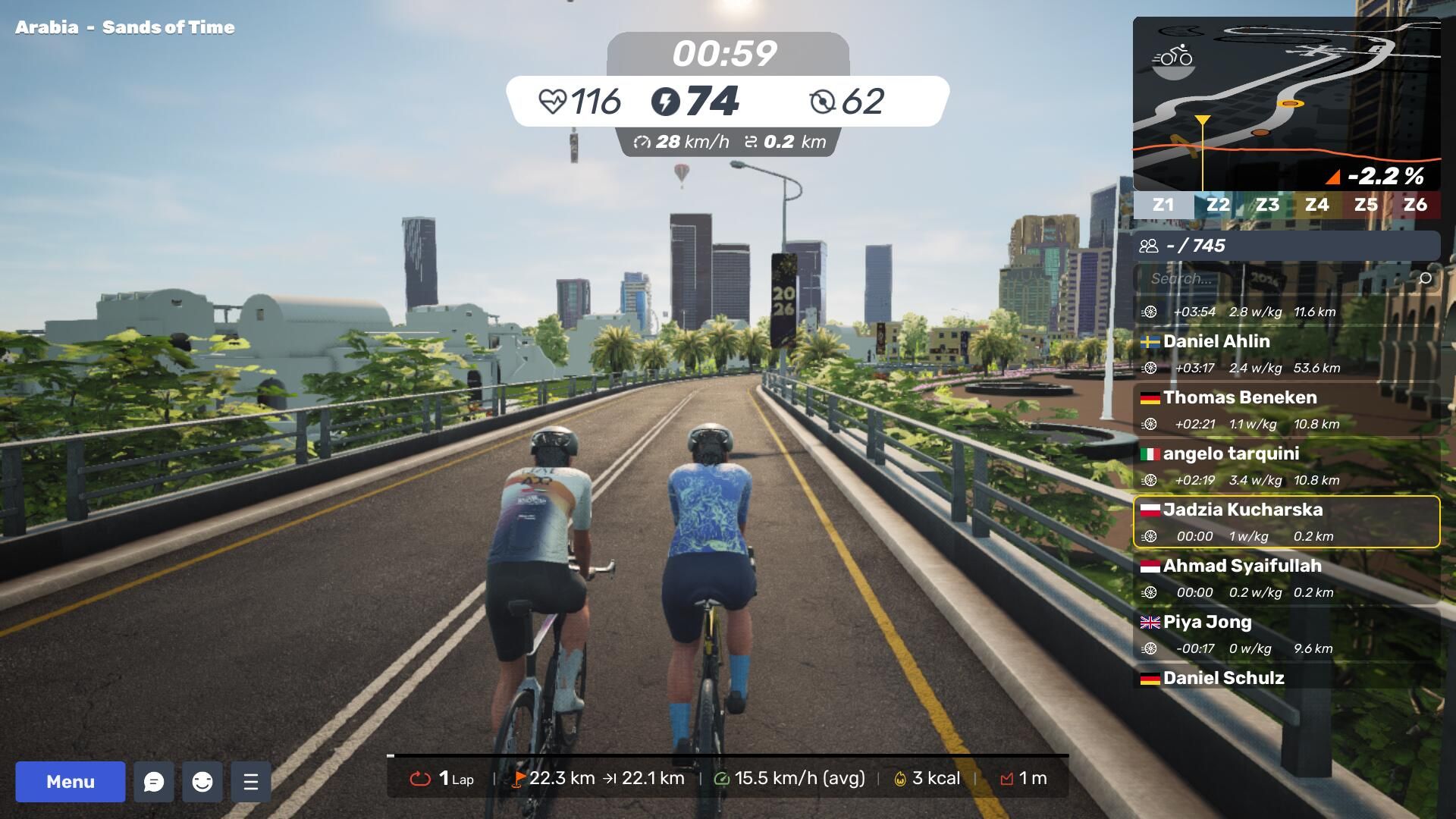The width and height of the screenshot is (1456, 819).
Task: Open the three-line list button
Action: click(251, 782)
